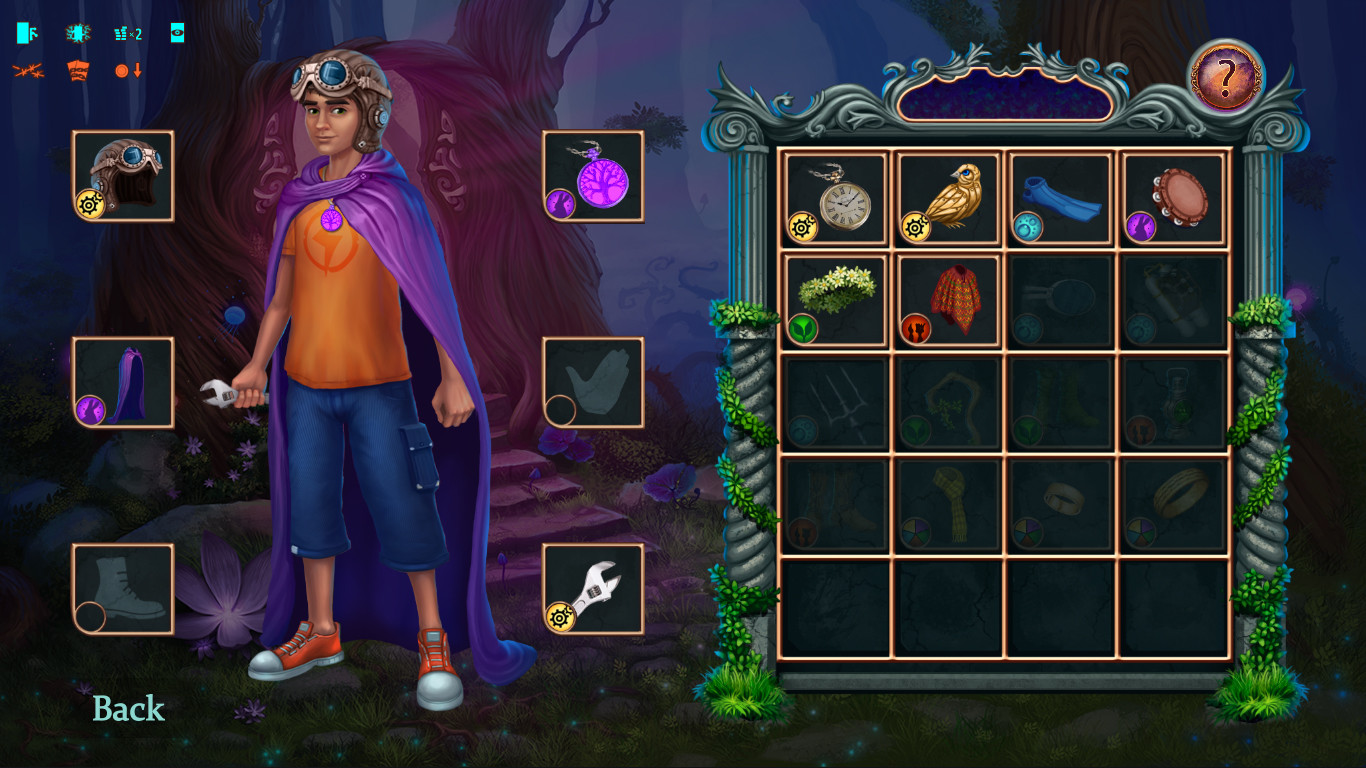Choose the purple tree amulet slot
The image size is (1366, 768).
click(593, 176)
